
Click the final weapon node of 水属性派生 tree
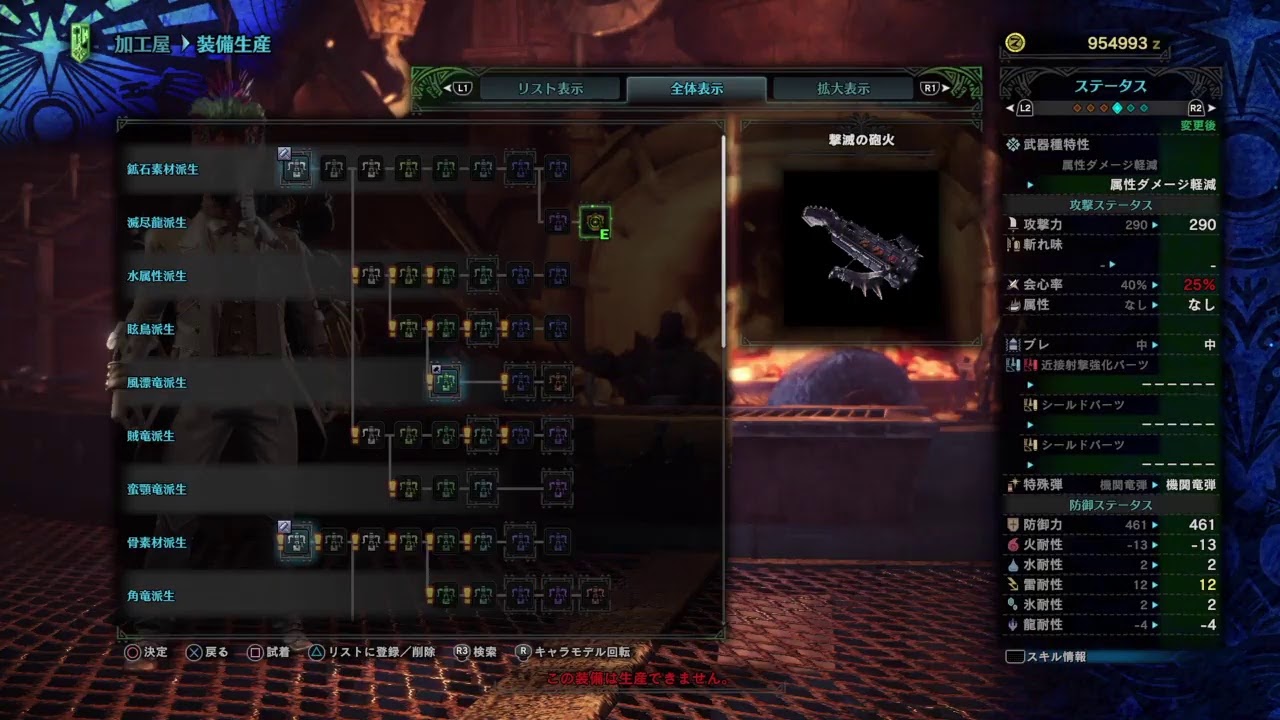(x=559, y=275)
